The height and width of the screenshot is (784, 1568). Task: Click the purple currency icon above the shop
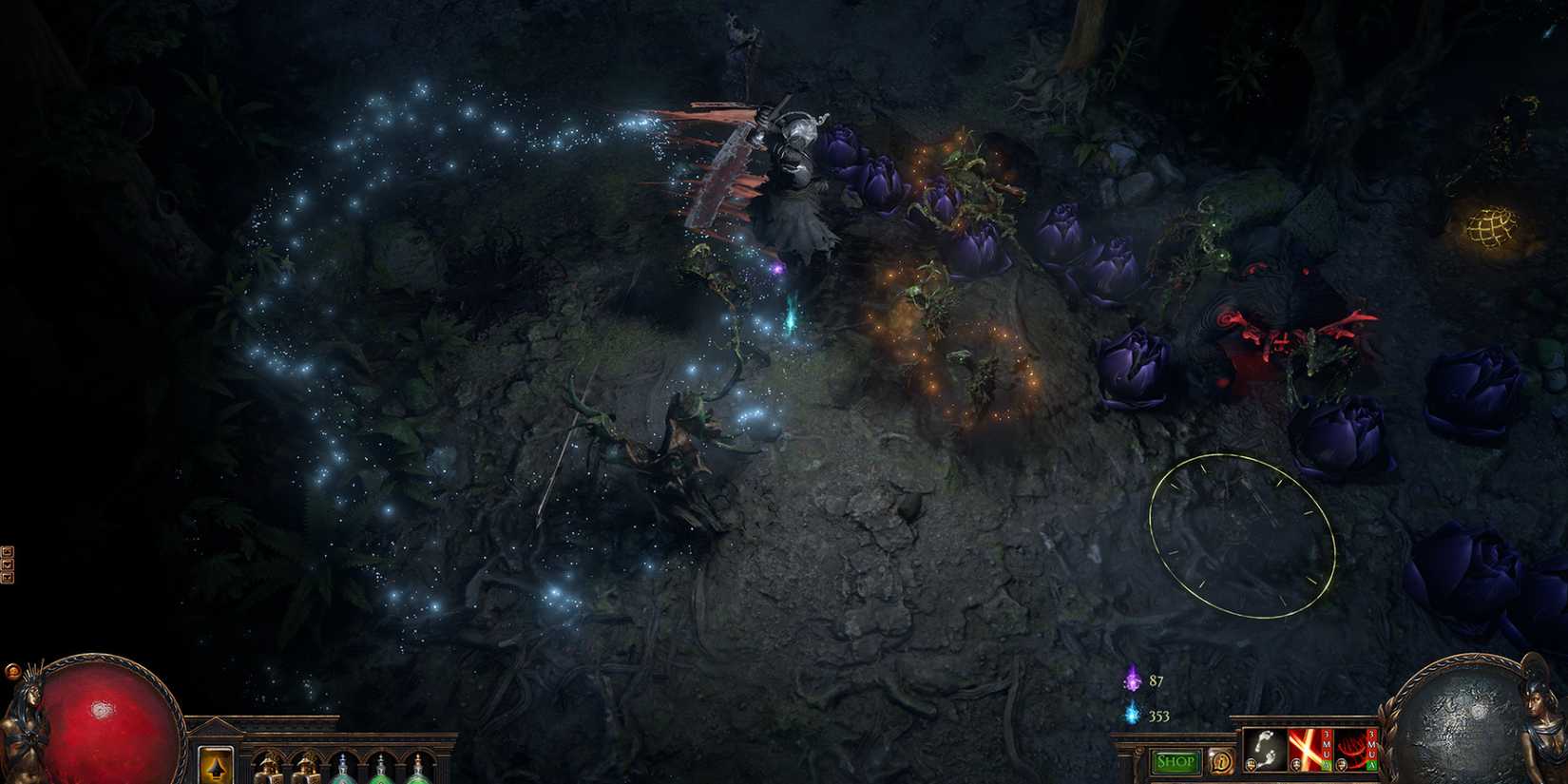[x=1132, y=679]
